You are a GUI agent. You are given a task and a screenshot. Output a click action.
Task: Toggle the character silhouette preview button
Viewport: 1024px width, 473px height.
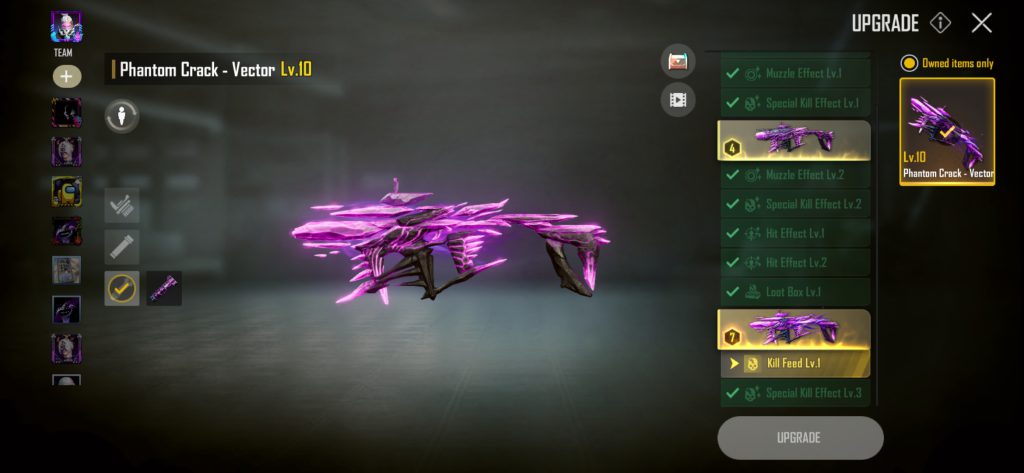click(122, 116)
